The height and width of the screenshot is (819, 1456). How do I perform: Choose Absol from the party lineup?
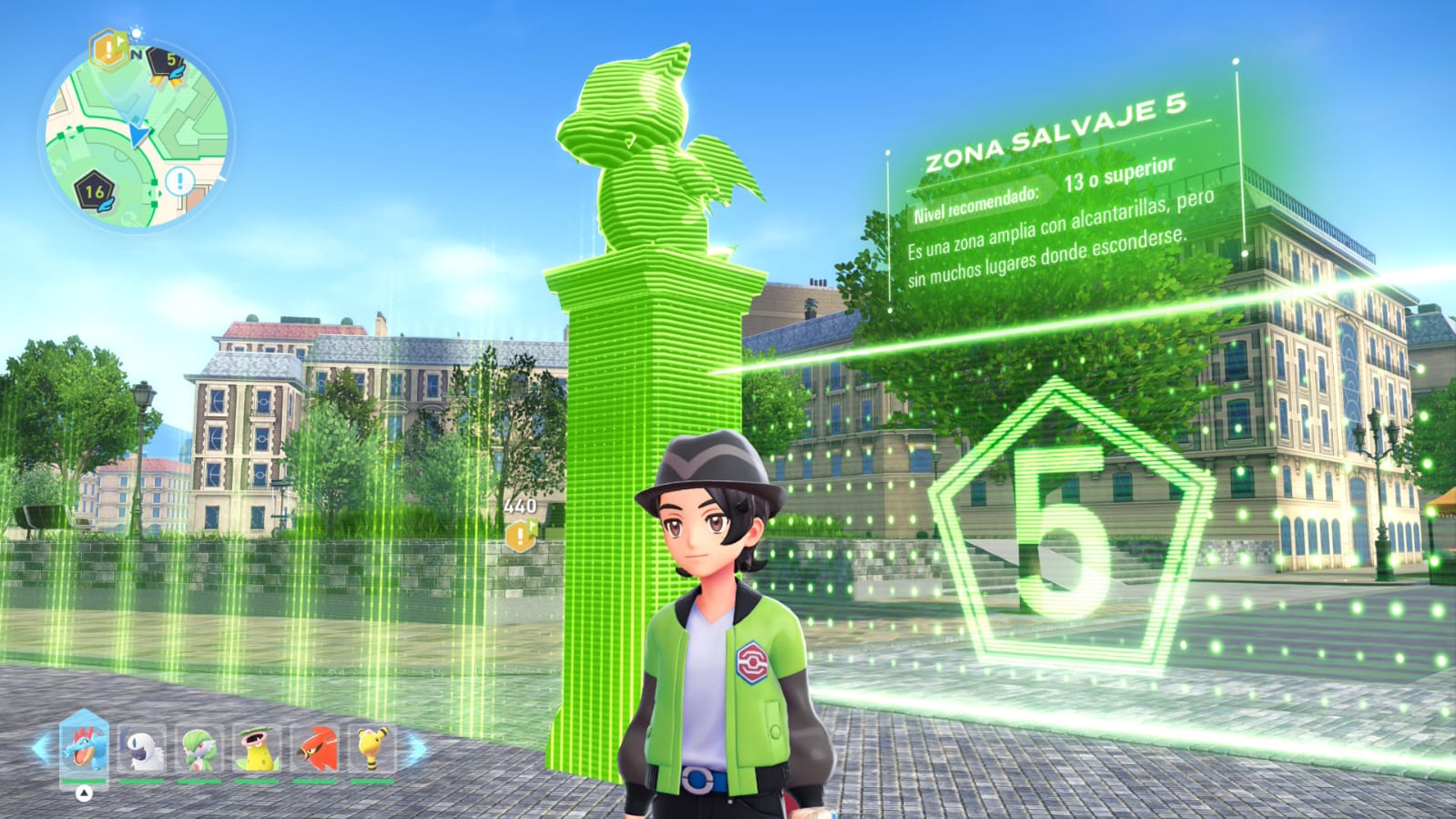pos(143,749)
